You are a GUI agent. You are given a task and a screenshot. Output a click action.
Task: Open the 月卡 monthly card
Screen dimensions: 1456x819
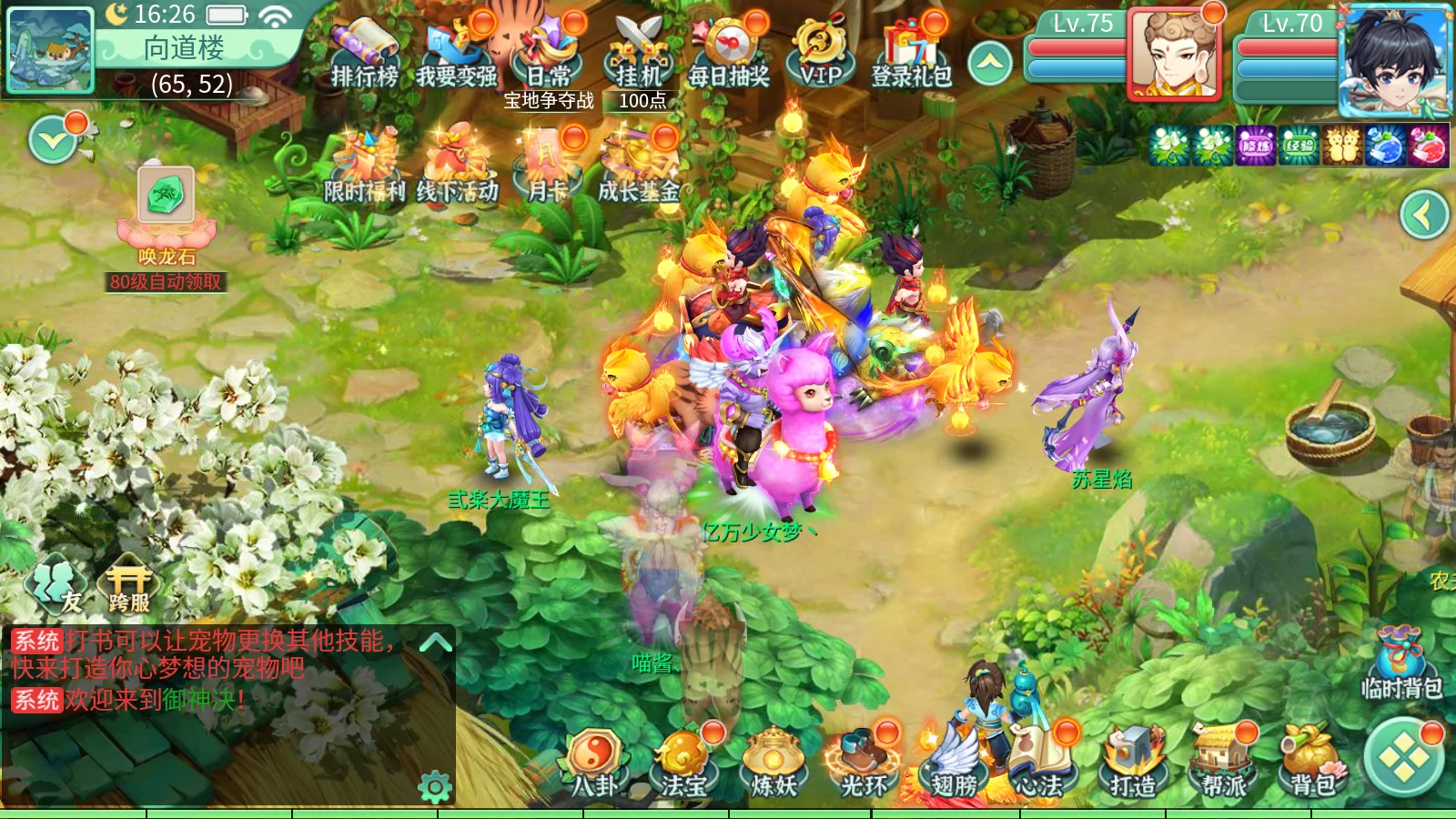pyautogui.click(x=548, y=168)
